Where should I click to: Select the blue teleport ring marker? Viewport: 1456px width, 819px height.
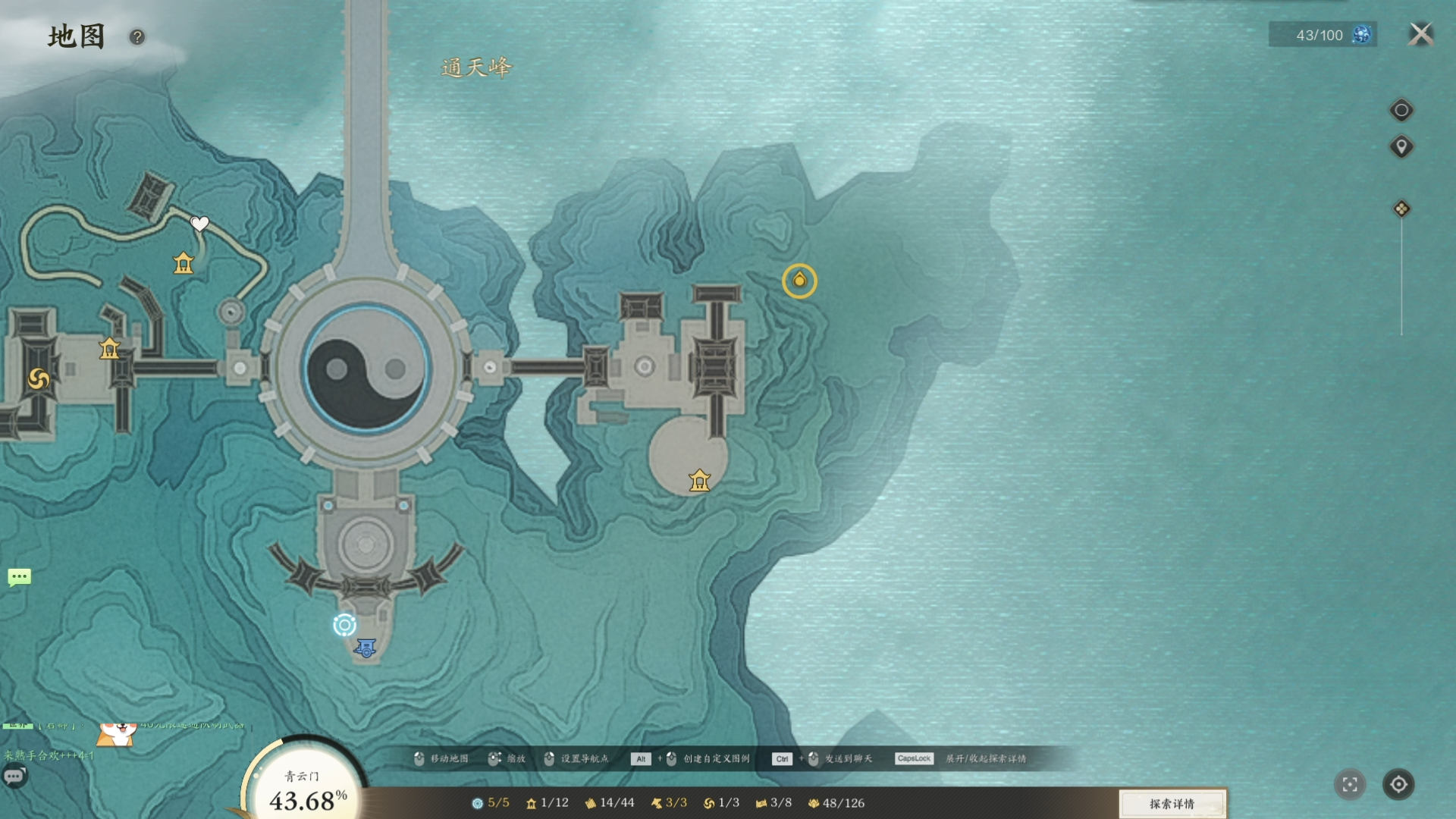(x=344, y=625)
